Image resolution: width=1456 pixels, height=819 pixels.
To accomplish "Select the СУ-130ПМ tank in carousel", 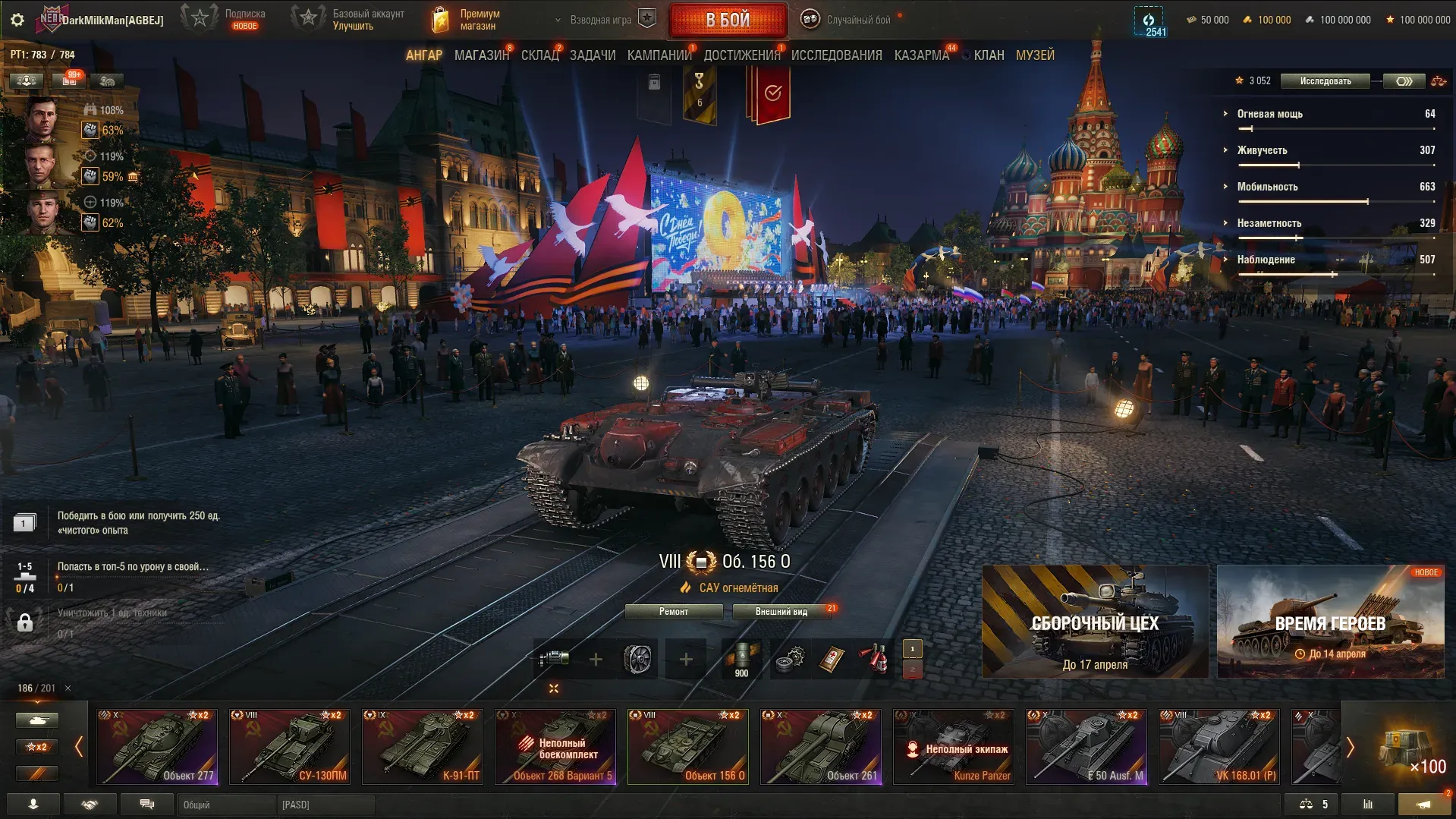I will tap(290, 747).
